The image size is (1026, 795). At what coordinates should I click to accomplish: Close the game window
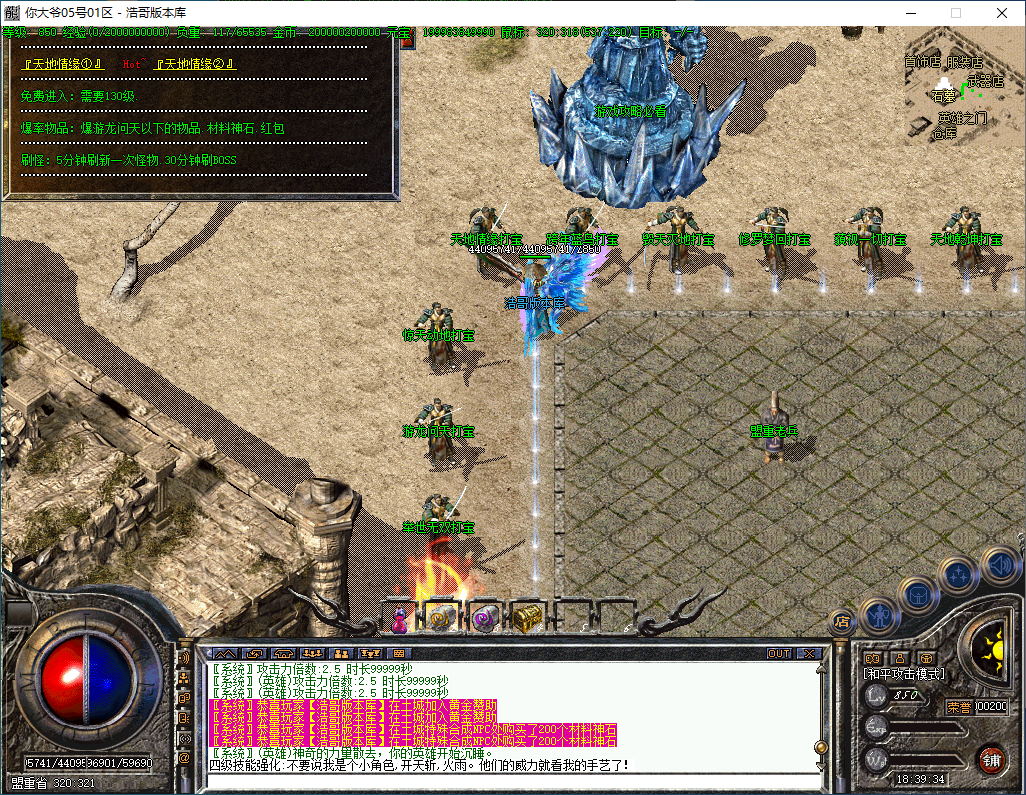[x=1002, y=13]
